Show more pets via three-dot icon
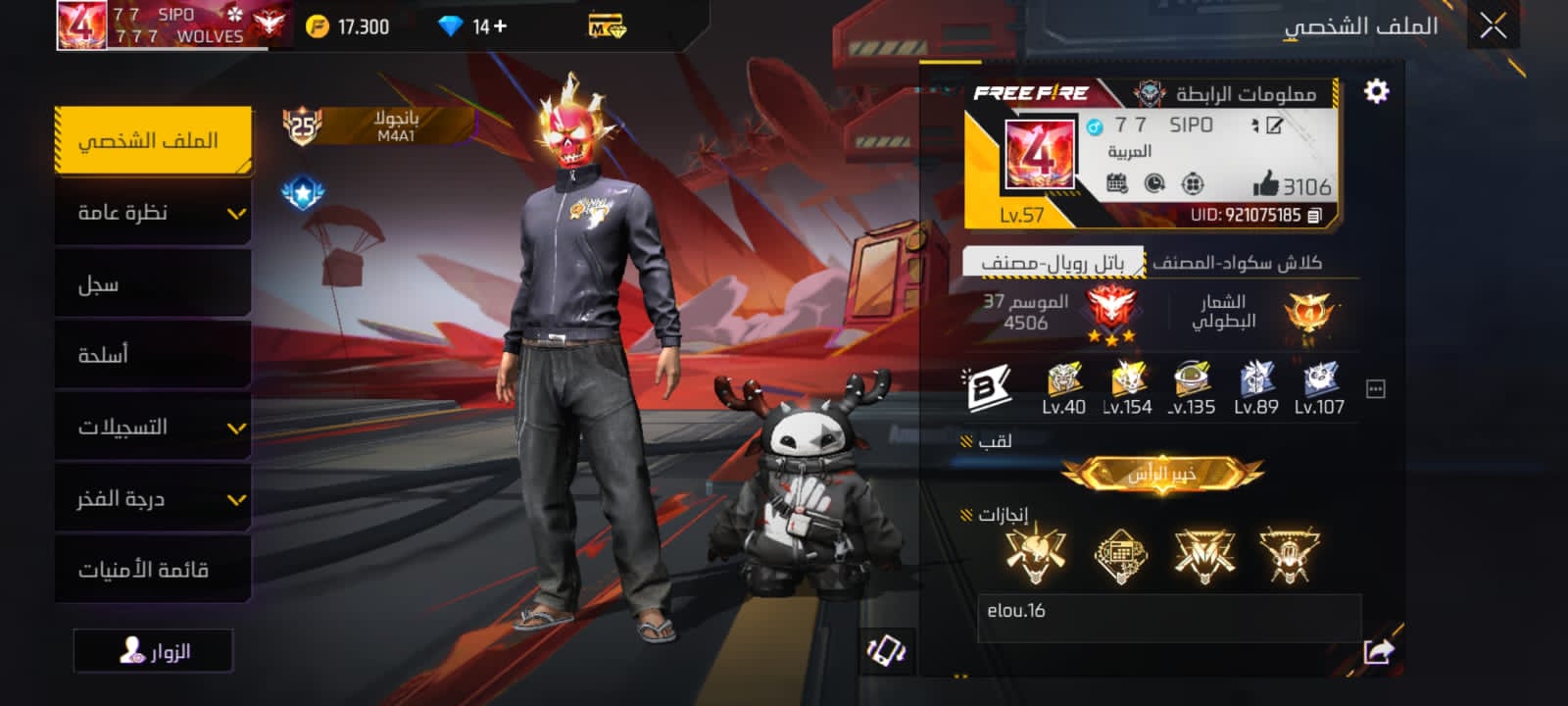 coord(1376,389)
